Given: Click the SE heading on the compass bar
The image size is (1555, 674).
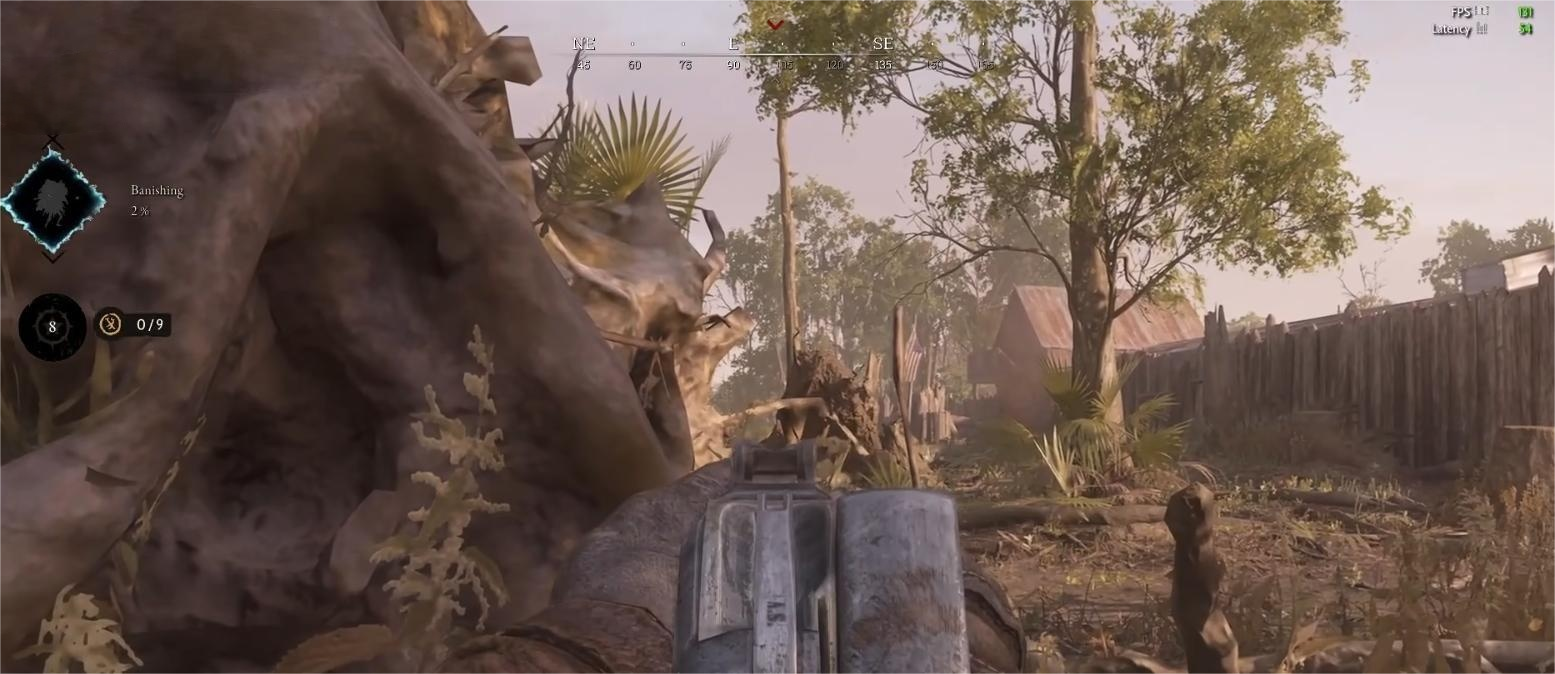Looking at the screenshot, I should tap(882, 44).
